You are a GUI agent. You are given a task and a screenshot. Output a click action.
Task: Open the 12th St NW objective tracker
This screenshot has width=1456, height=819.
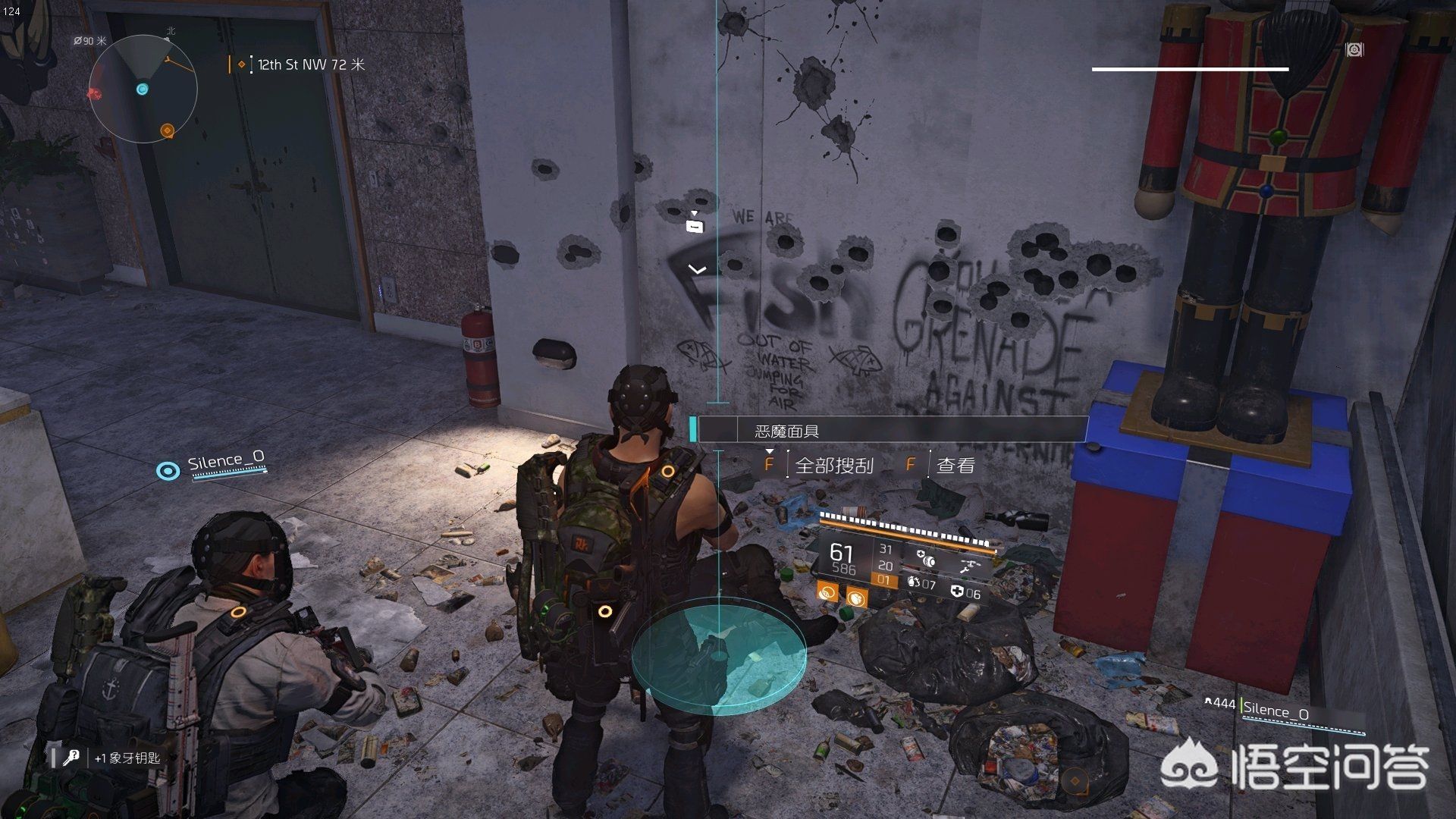coord(310,65)
